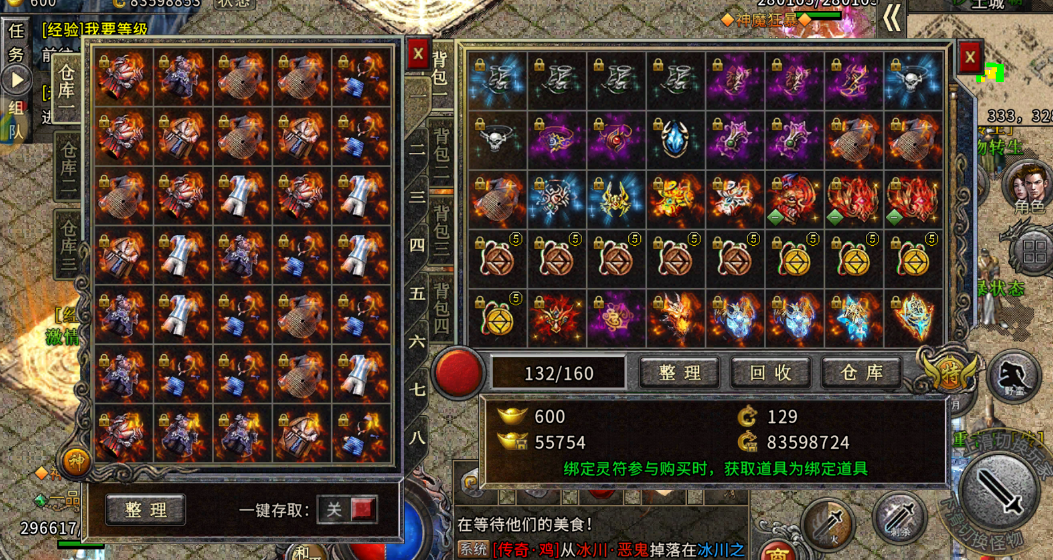Open the 仓库三 warehouse tab
Viewport: 1053px width, 560px height.
coord(68,241)
